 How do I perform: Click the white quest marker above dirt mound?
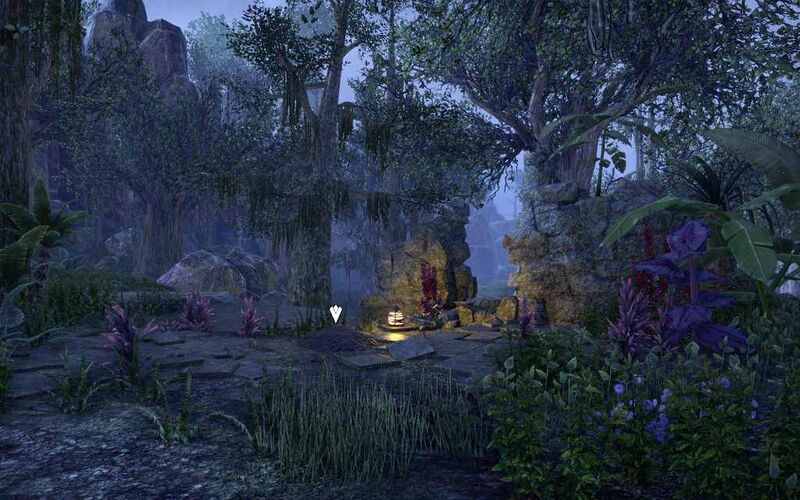coord(336,314)
